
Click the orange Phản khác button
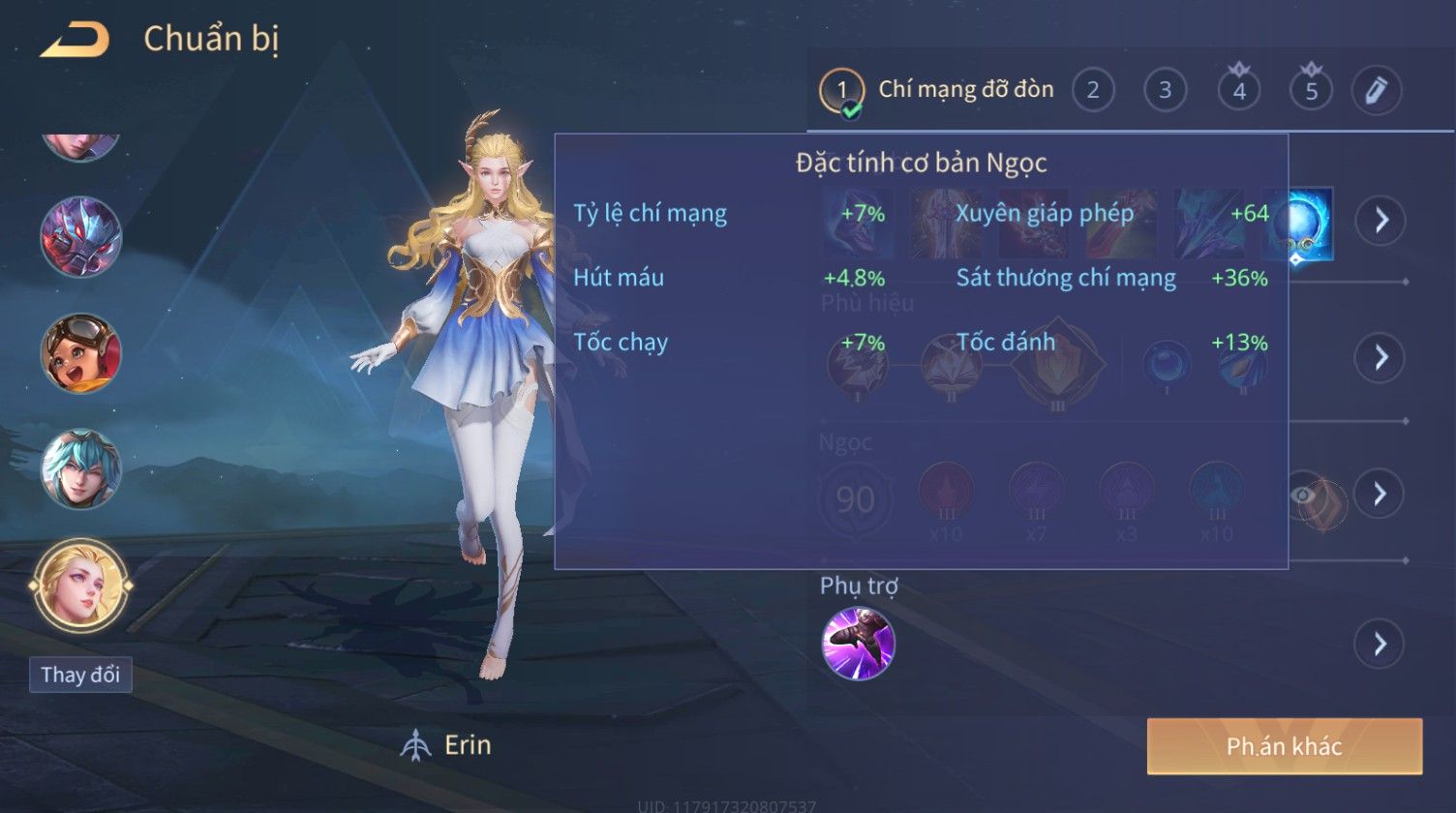tap(1284, 746)
